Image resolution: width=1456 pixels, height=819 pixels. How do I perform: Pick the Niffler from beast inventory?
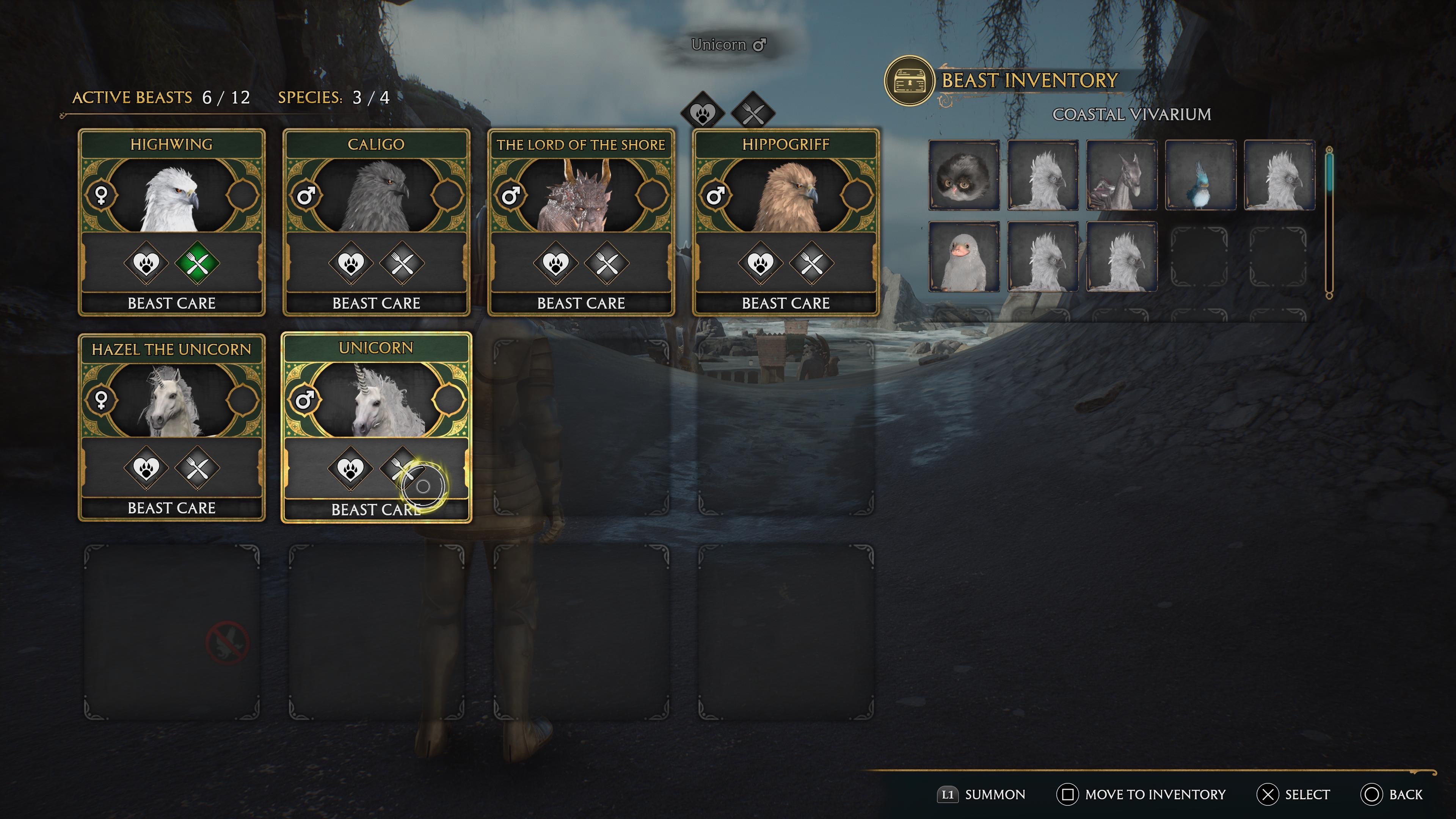coord(964,257)
